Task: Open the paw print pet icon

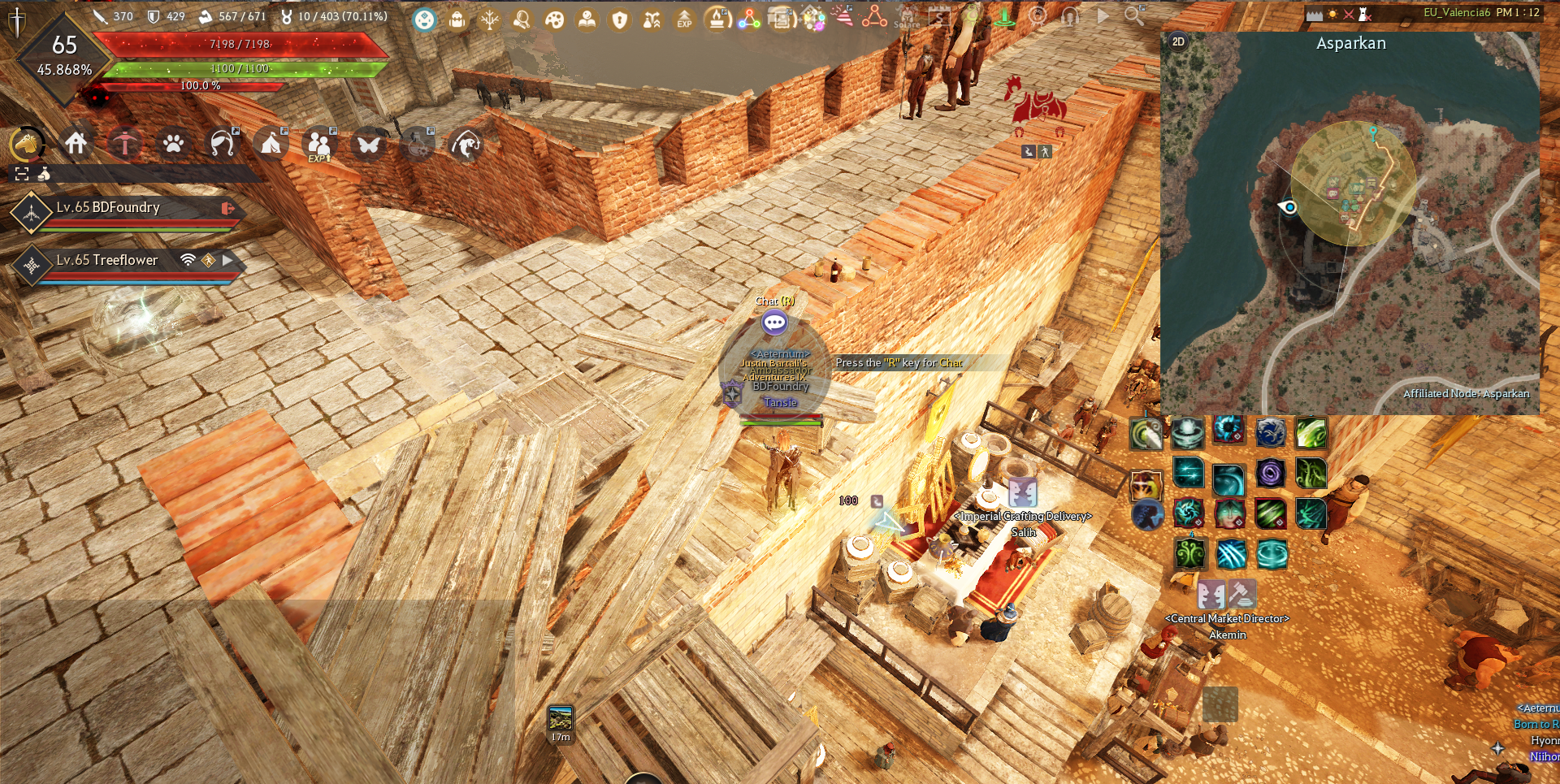Action: (173, 144)
